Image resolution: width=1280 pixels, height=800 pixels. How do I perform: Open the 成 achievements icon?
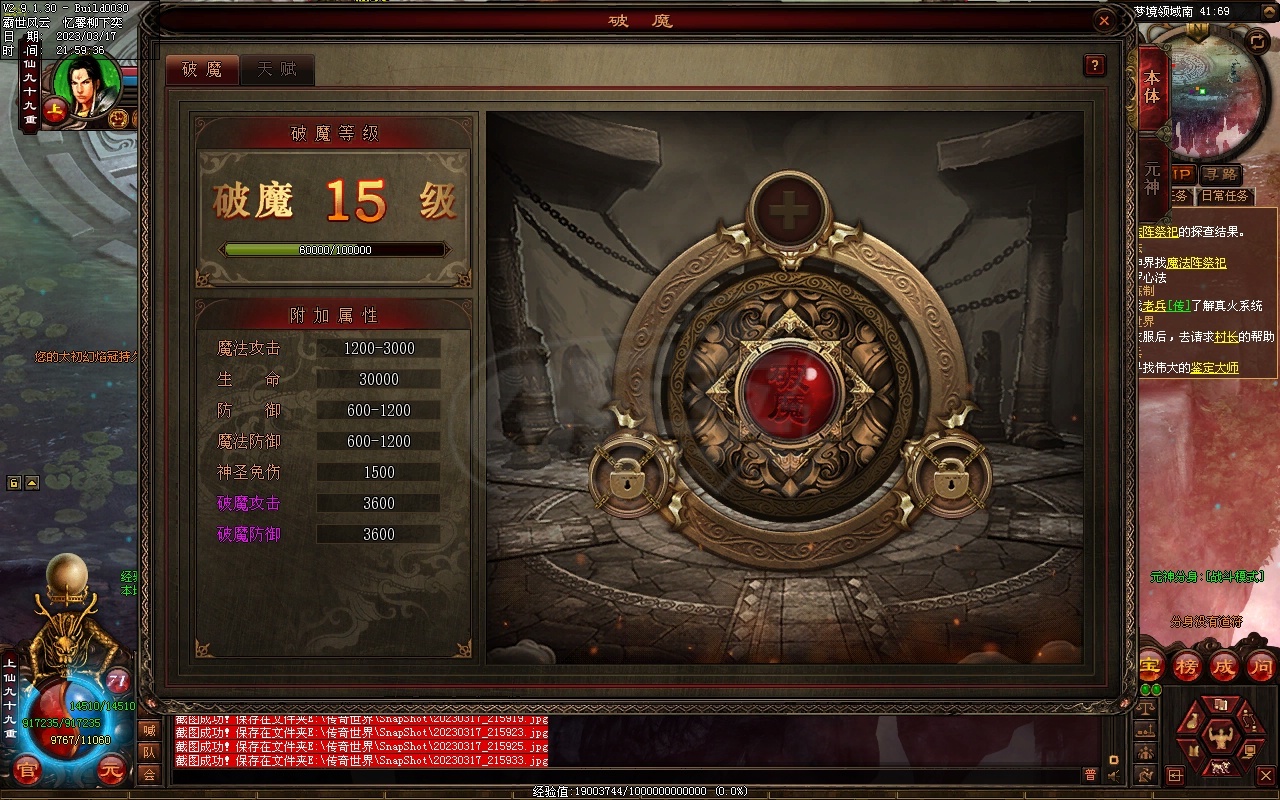(1223, 665)
